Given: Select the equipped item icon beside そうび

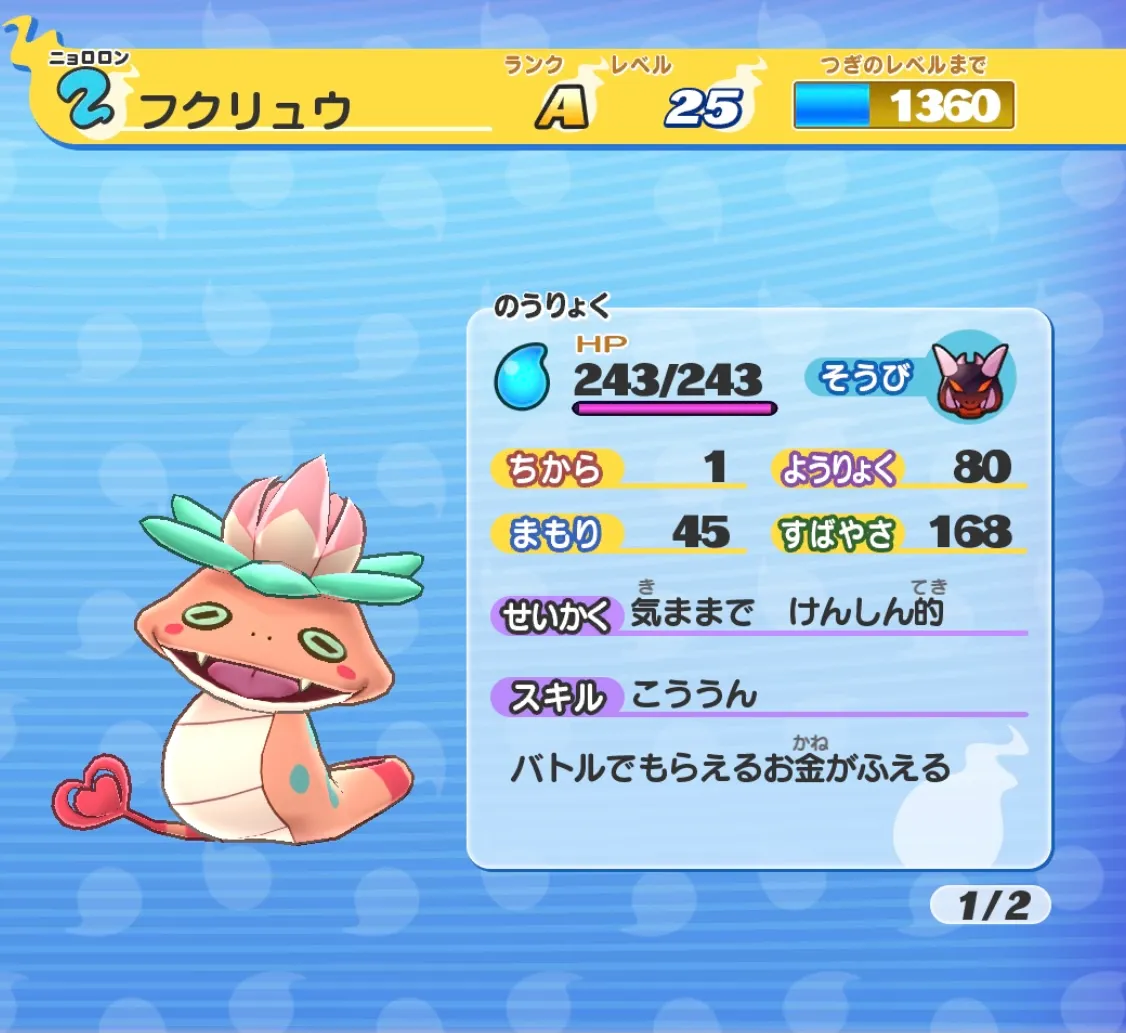Looking at the screenshot, I should point(968,380).
